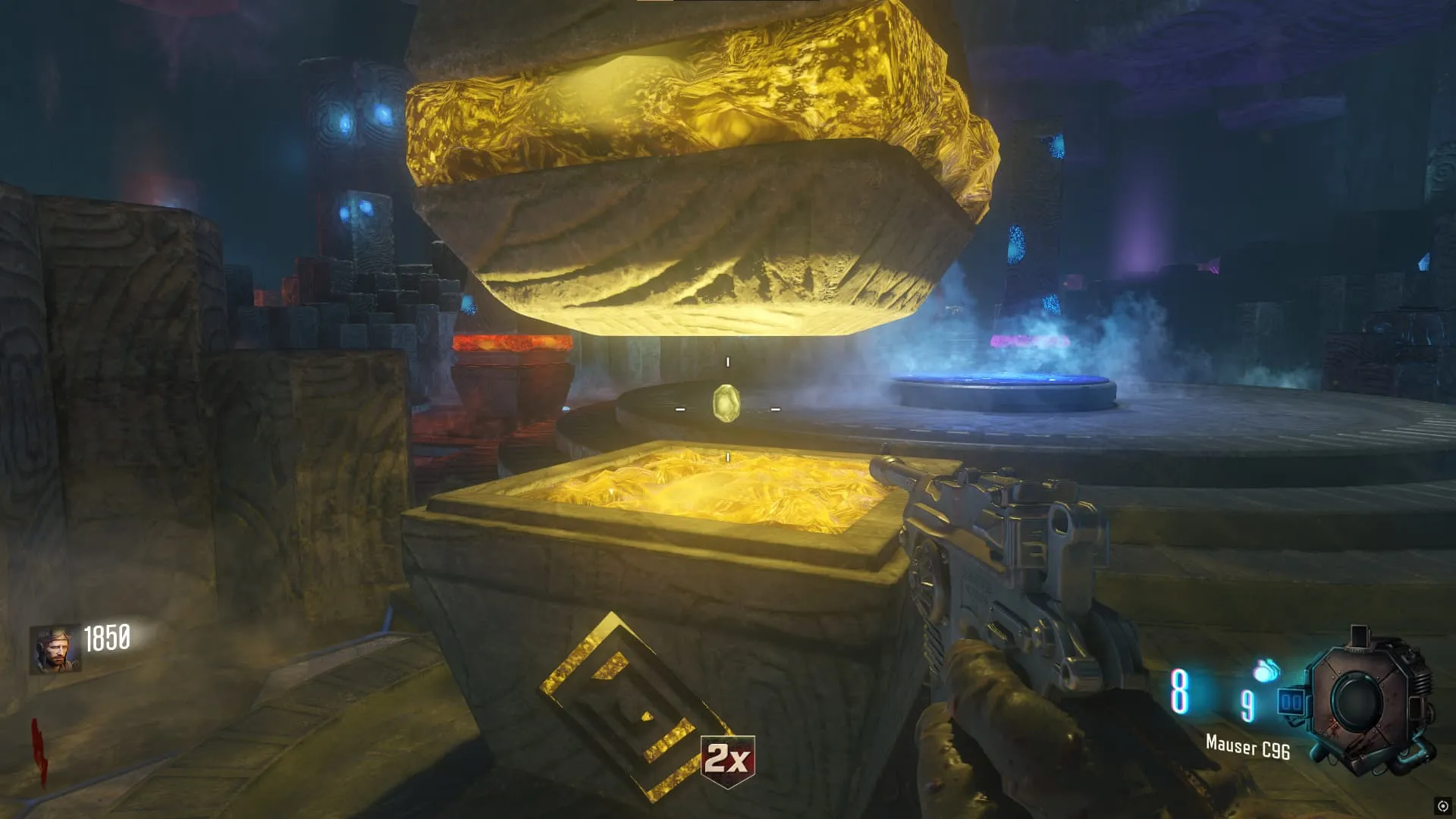Viewport: 1456px width, 819px height.
Task: Click the circular overlay icon in corner
Action: (x=1442, y=806)
